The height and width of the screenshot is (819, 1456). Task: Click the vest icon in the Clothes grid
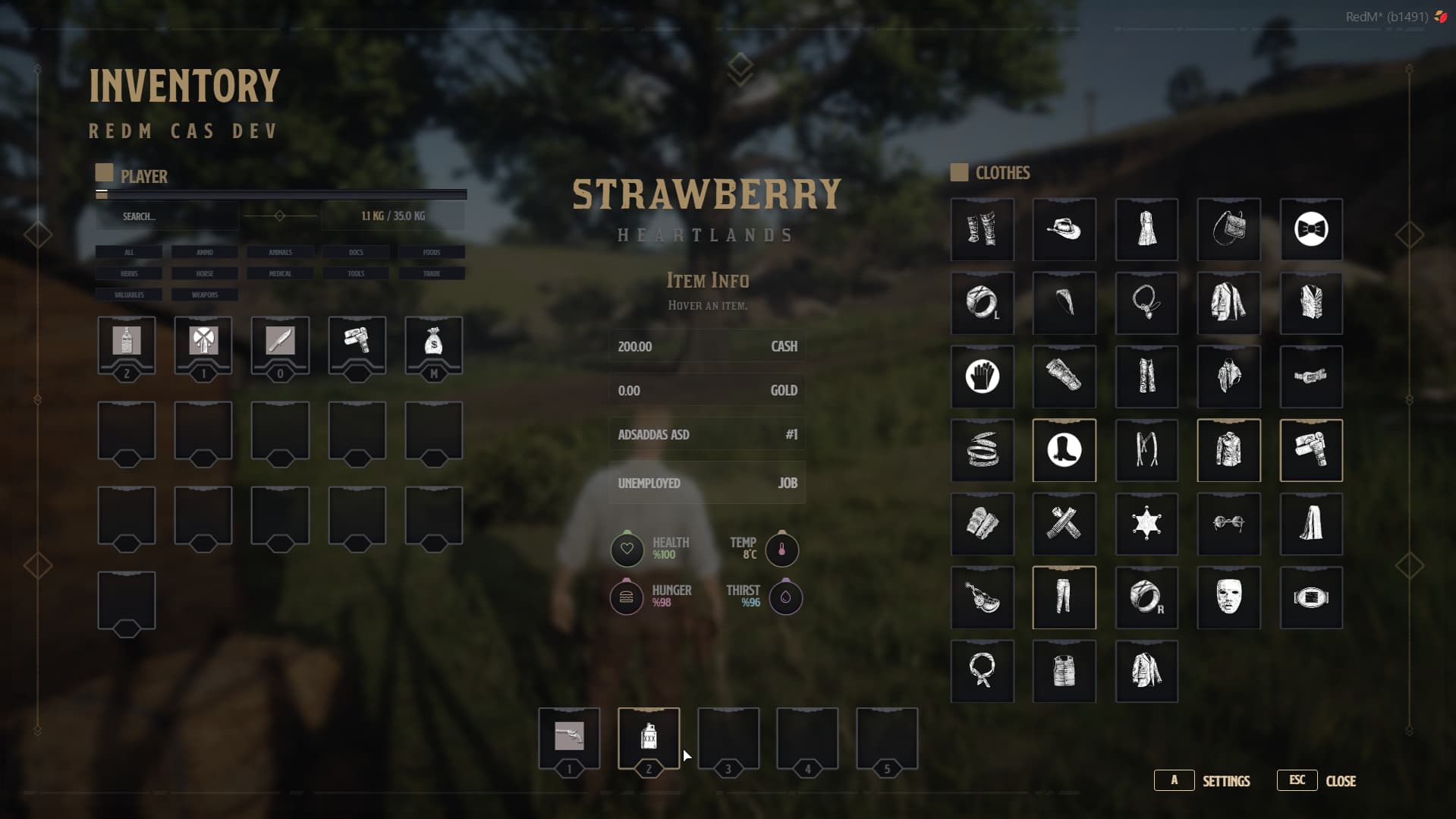click(1311, 303)
